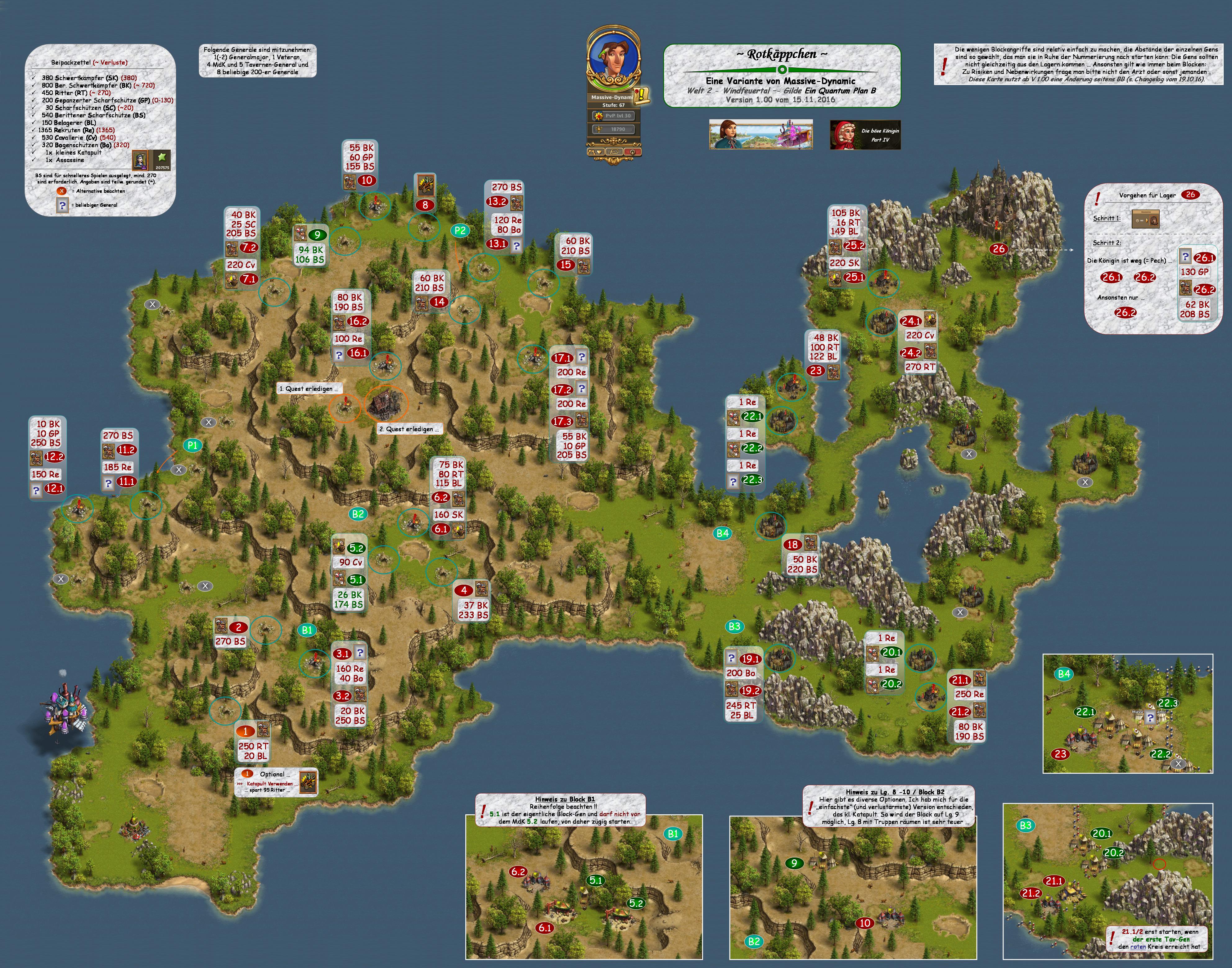Choose the red camp marker numbered 18
Viewport: 1232px width, 968px height.
[x=792, y=545]
